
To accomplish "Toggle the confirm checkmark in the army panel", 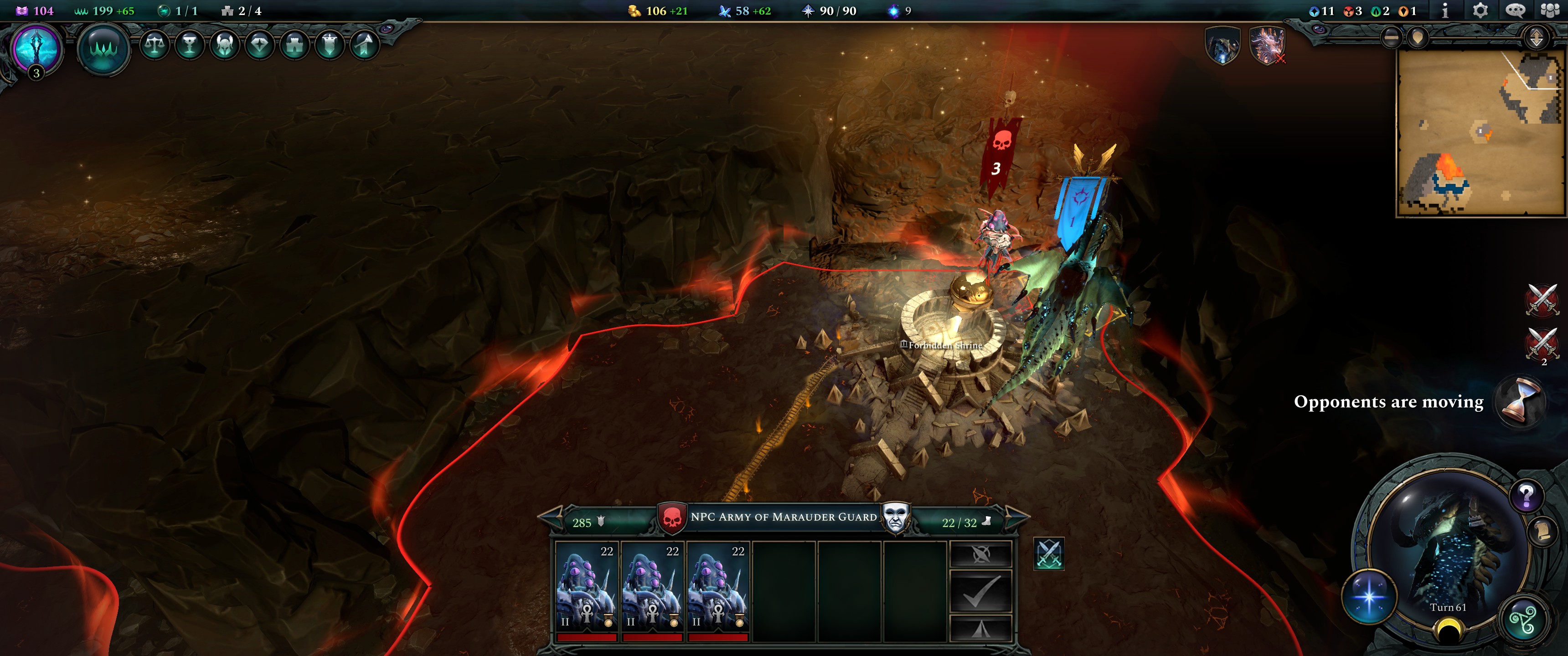I will 981,591.
